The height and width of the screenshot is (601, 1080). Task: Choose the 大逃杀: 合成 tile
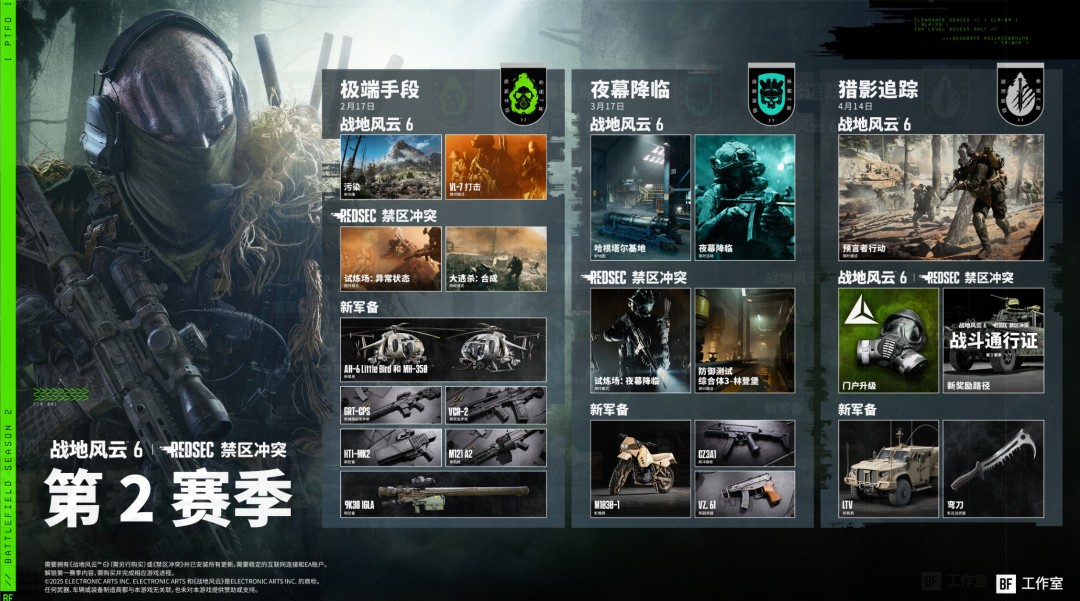(496, 258)
